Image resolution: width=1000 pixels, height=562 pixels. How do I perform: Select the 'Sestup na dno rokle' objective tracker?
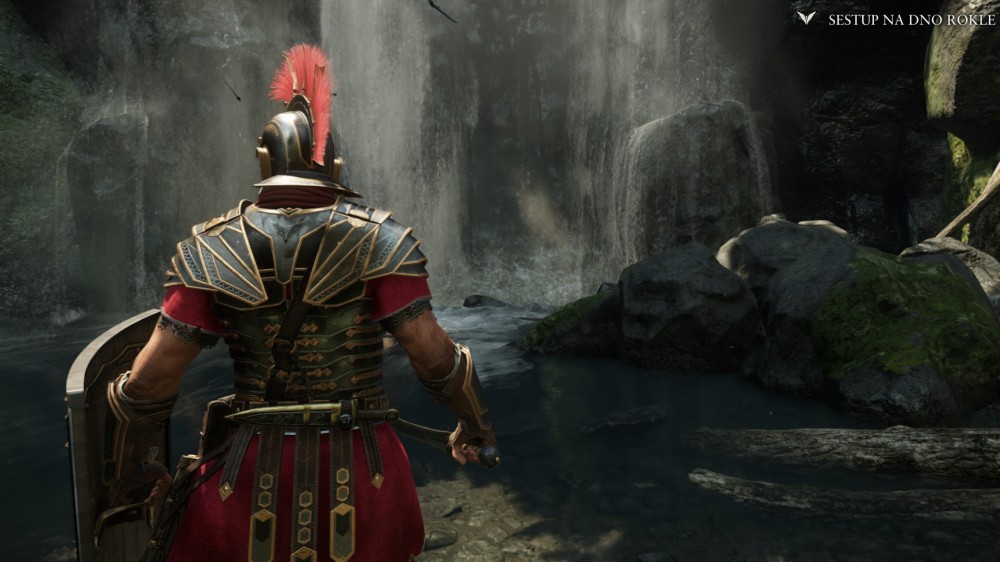[910, 19]
